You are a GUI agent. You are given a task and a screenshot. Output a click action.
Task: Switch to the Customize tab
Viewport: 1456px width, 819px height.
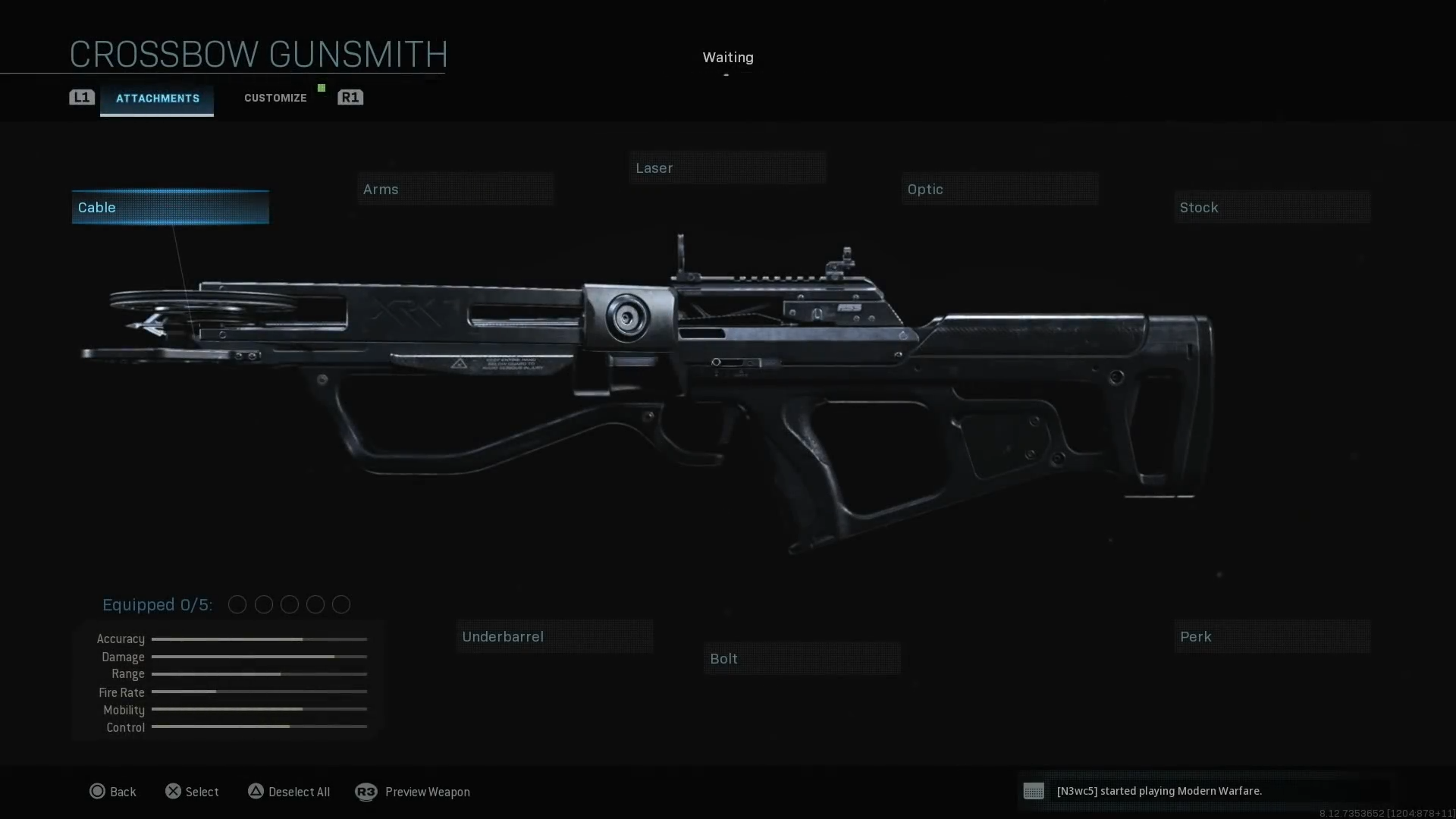click(275, 97)
